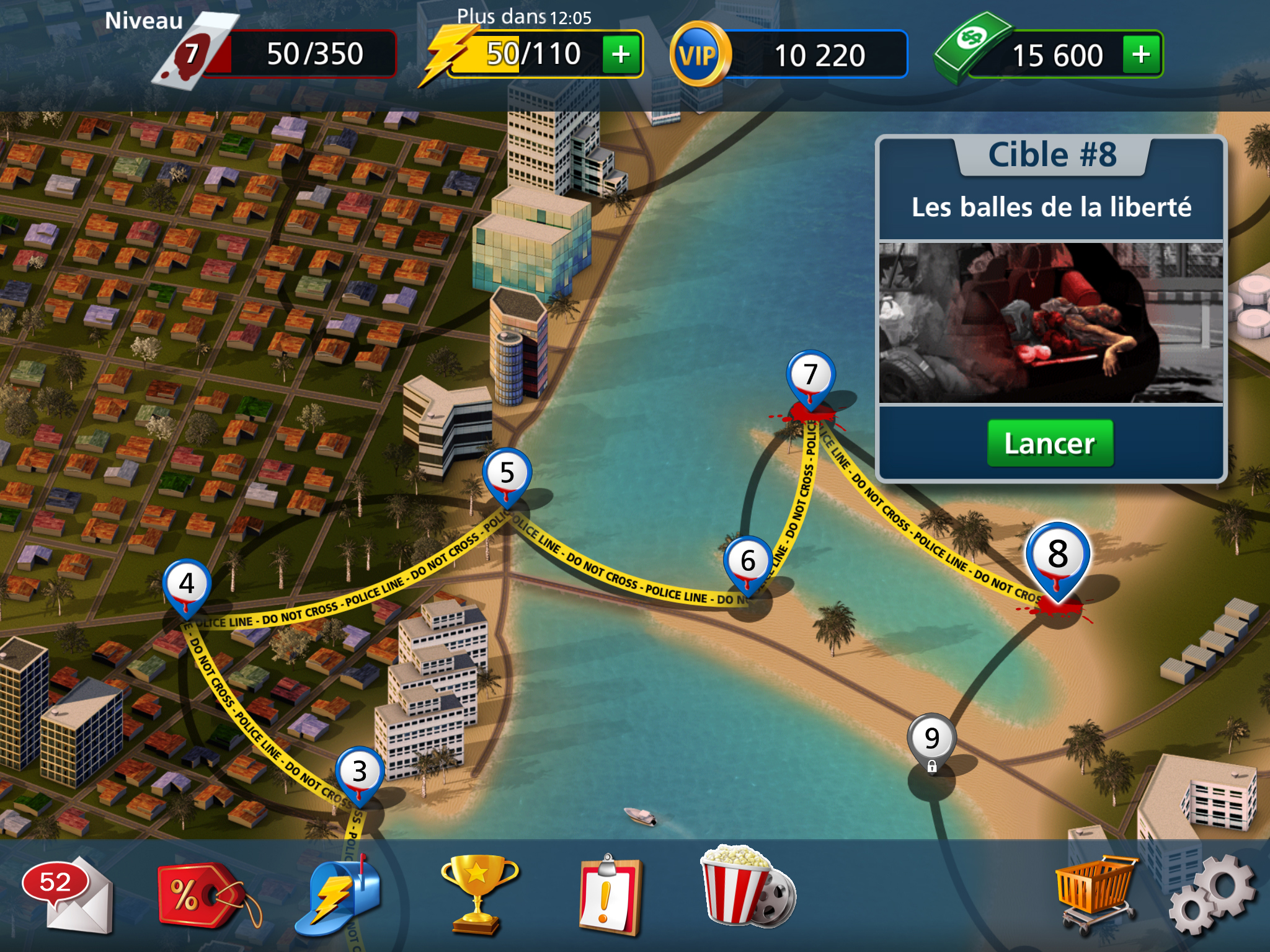Viewport: 1270px width, 952px height.
Task: Open the shopping cart store
Action: tap(1096, 892)
